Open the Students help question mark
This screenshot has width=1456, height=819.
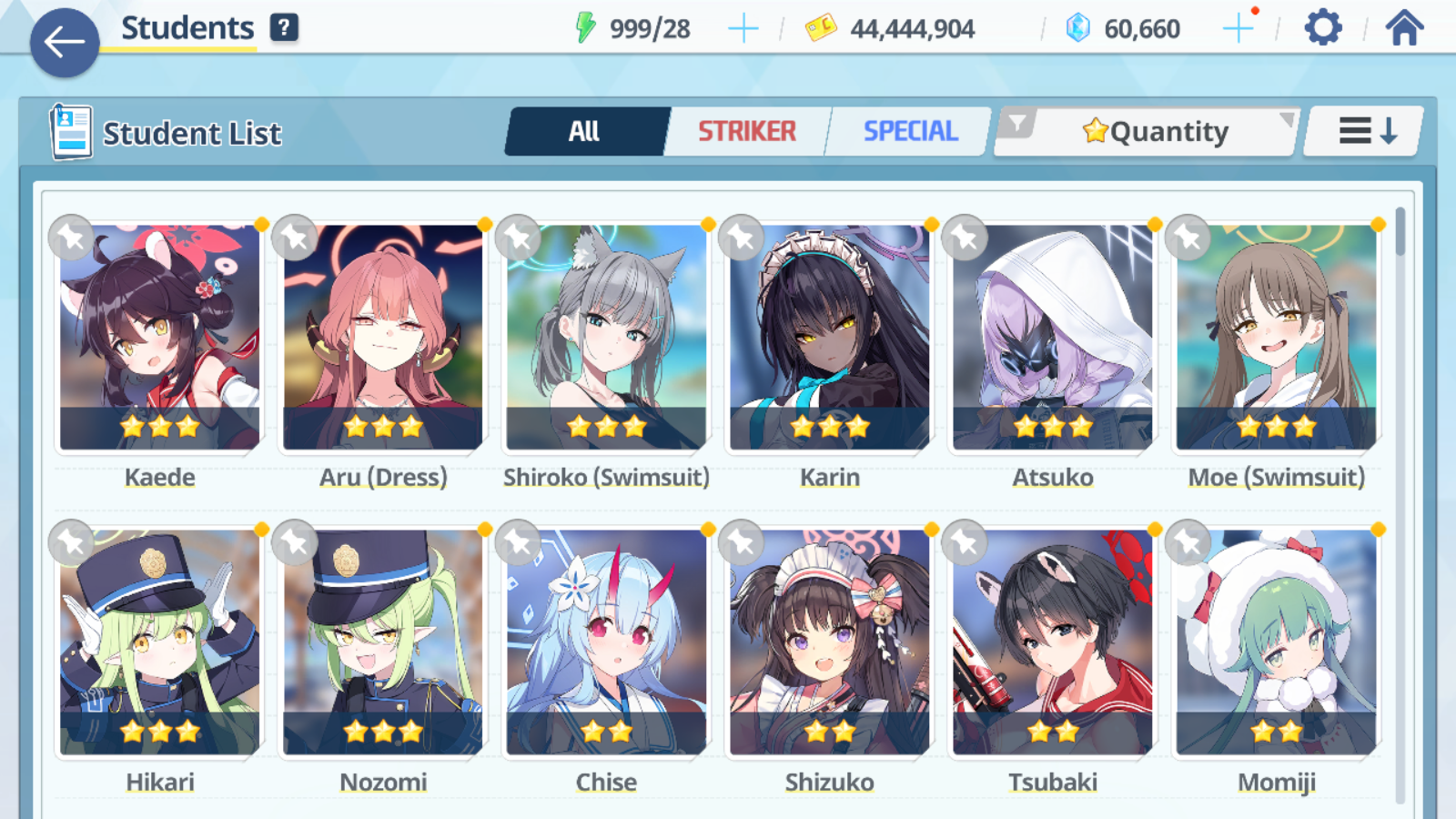284,27
